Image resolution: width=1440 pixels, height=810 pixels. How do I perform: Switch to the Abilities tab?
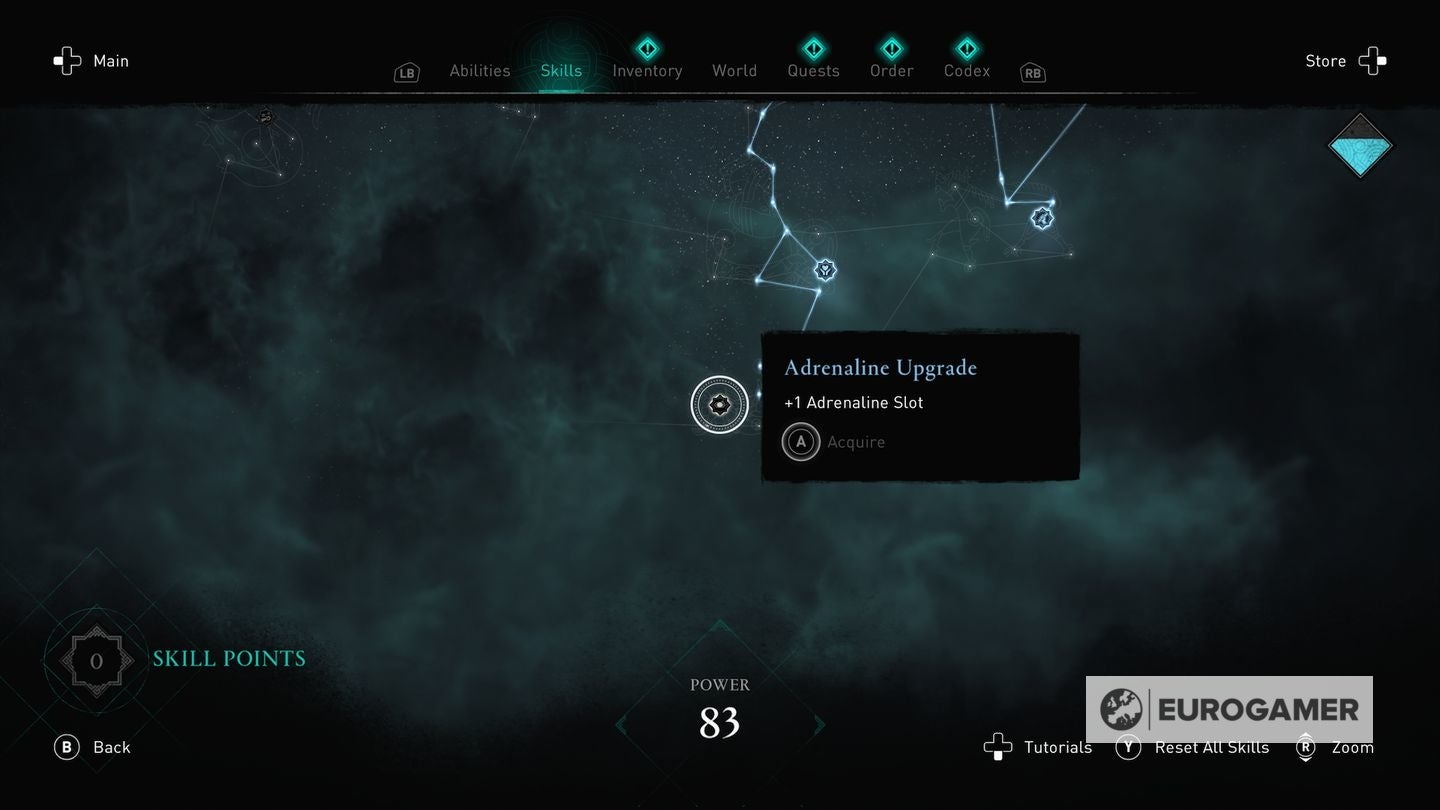[479, 71]
